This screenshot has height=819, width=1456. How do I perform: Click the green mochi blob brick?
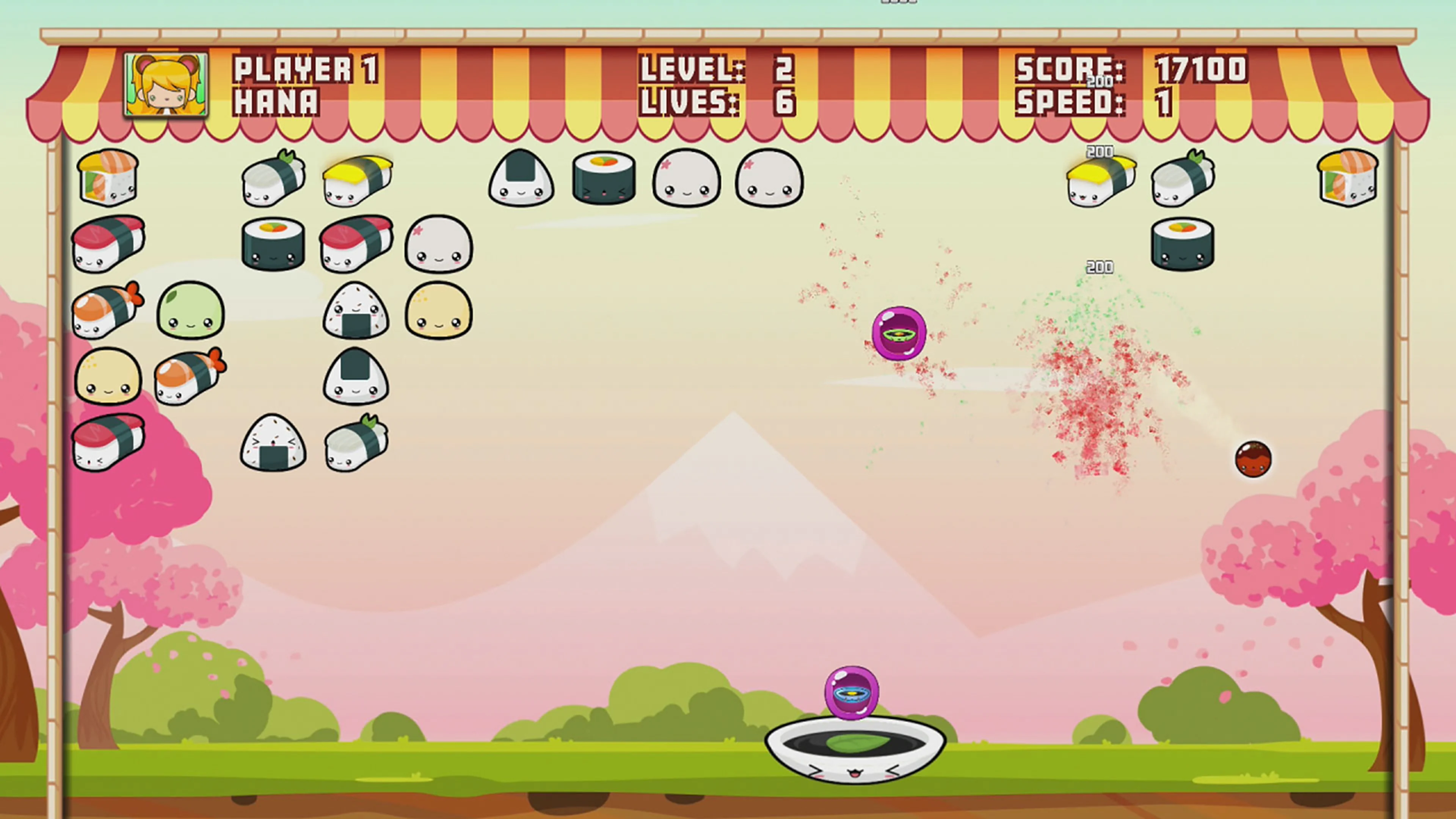coord(190,312)
